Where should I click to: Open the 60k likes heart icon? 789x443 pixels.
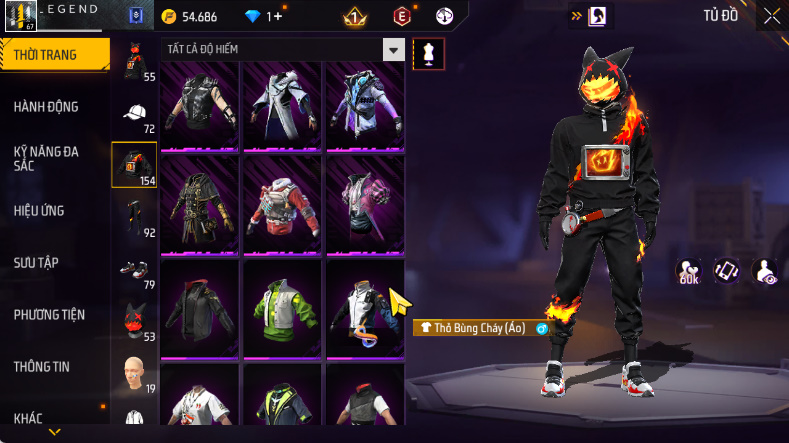point(688,271)
